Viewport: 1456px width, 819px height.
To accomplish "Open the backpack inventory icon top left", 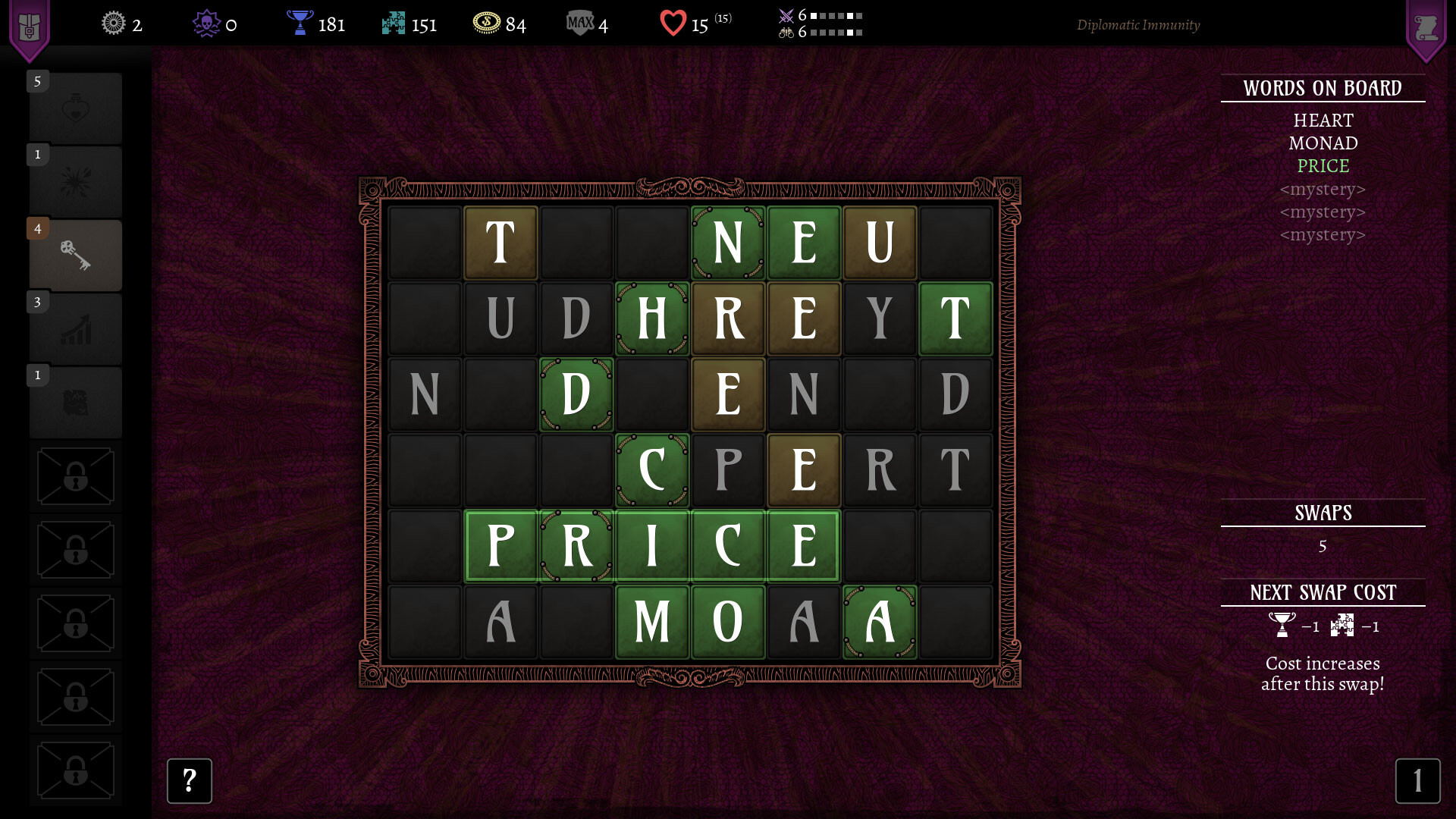I will click(x=29, y=23).
